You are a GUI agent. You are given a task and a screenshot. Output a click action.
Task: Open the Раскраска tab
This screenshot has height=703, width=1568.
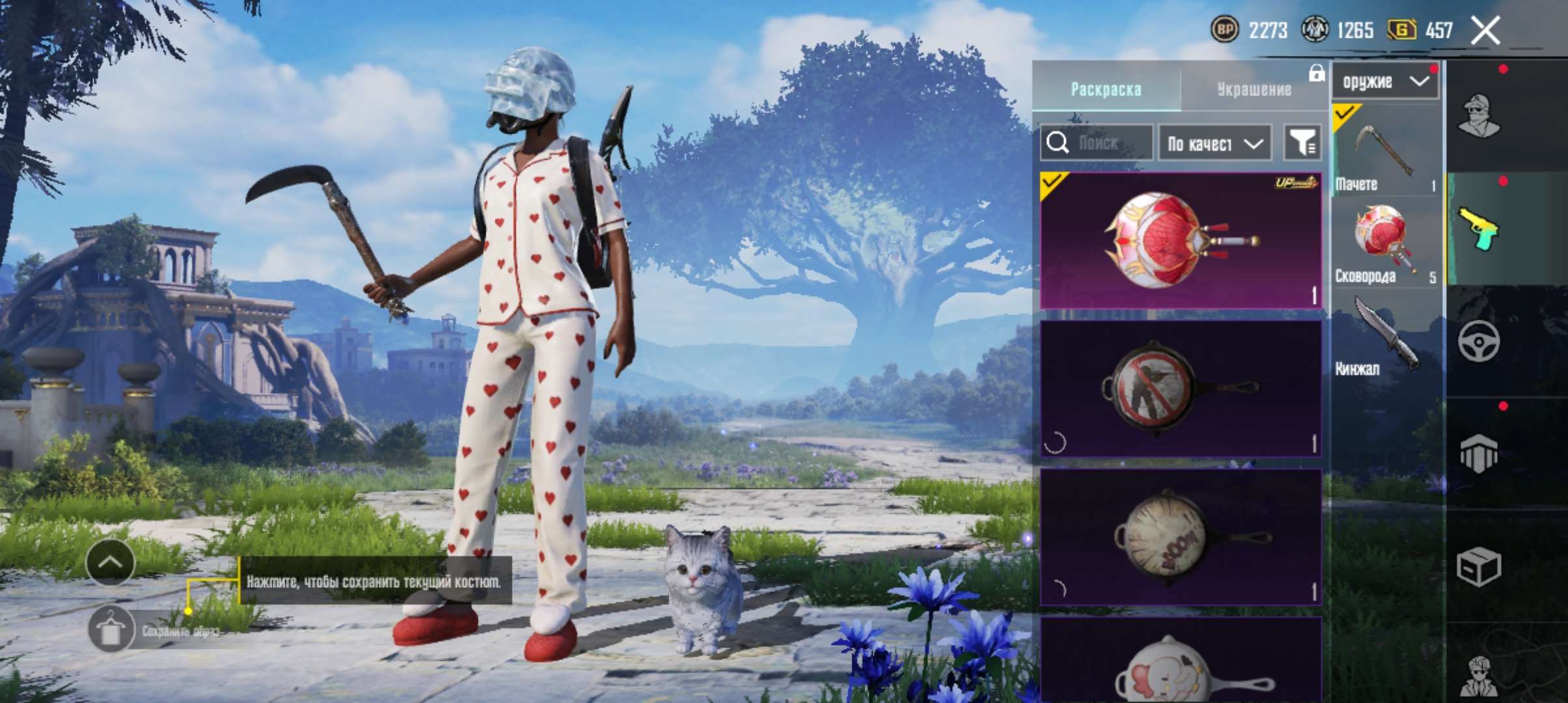point(1107,91)
